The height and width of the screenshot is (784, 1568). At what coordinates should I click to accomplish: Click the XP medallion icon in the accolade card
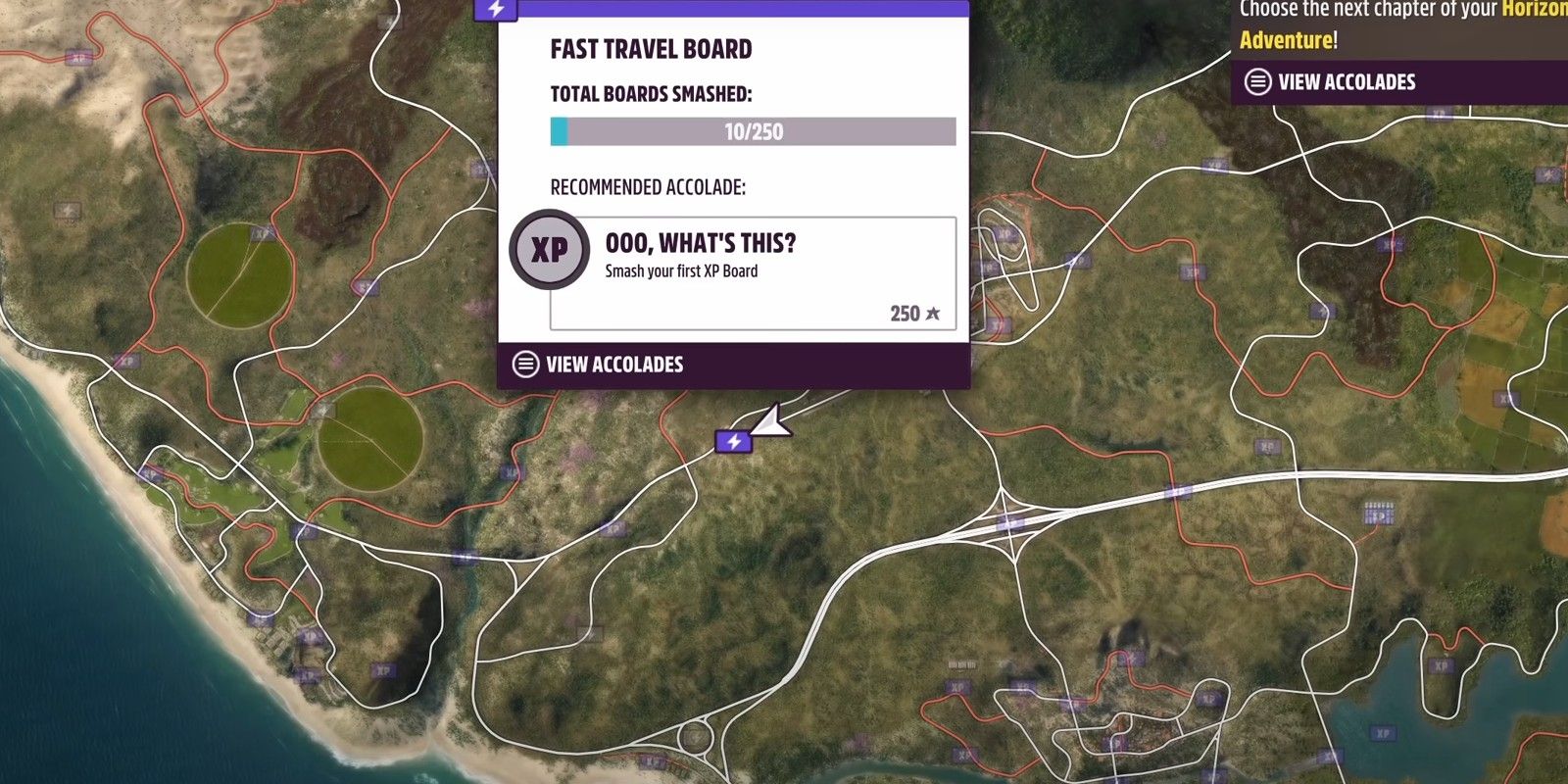click(549, 250)
